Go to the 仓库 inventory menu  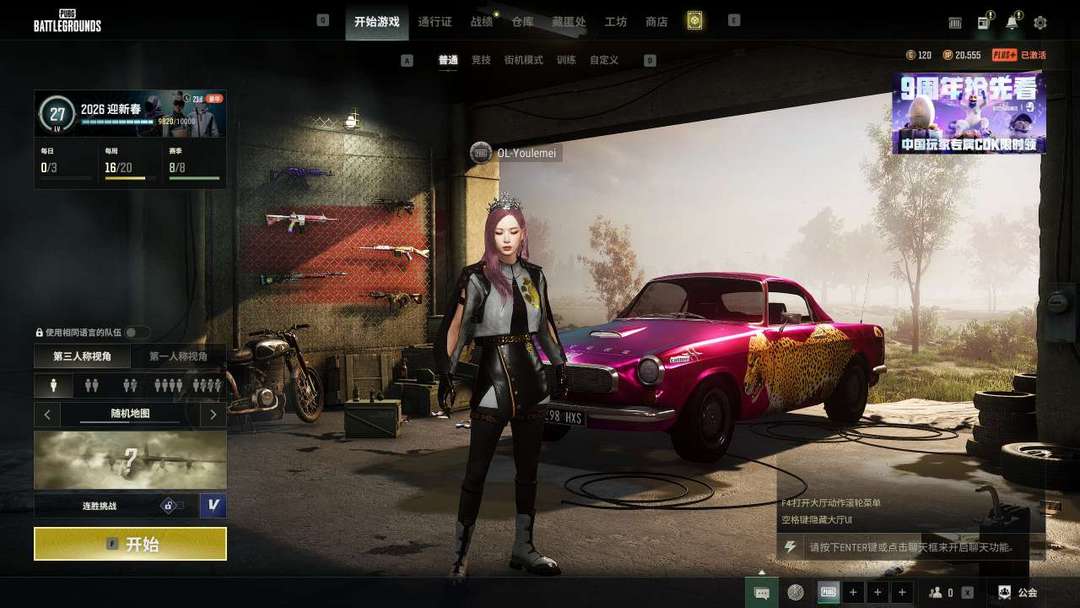pyautogui.click(x=522, y=21)
